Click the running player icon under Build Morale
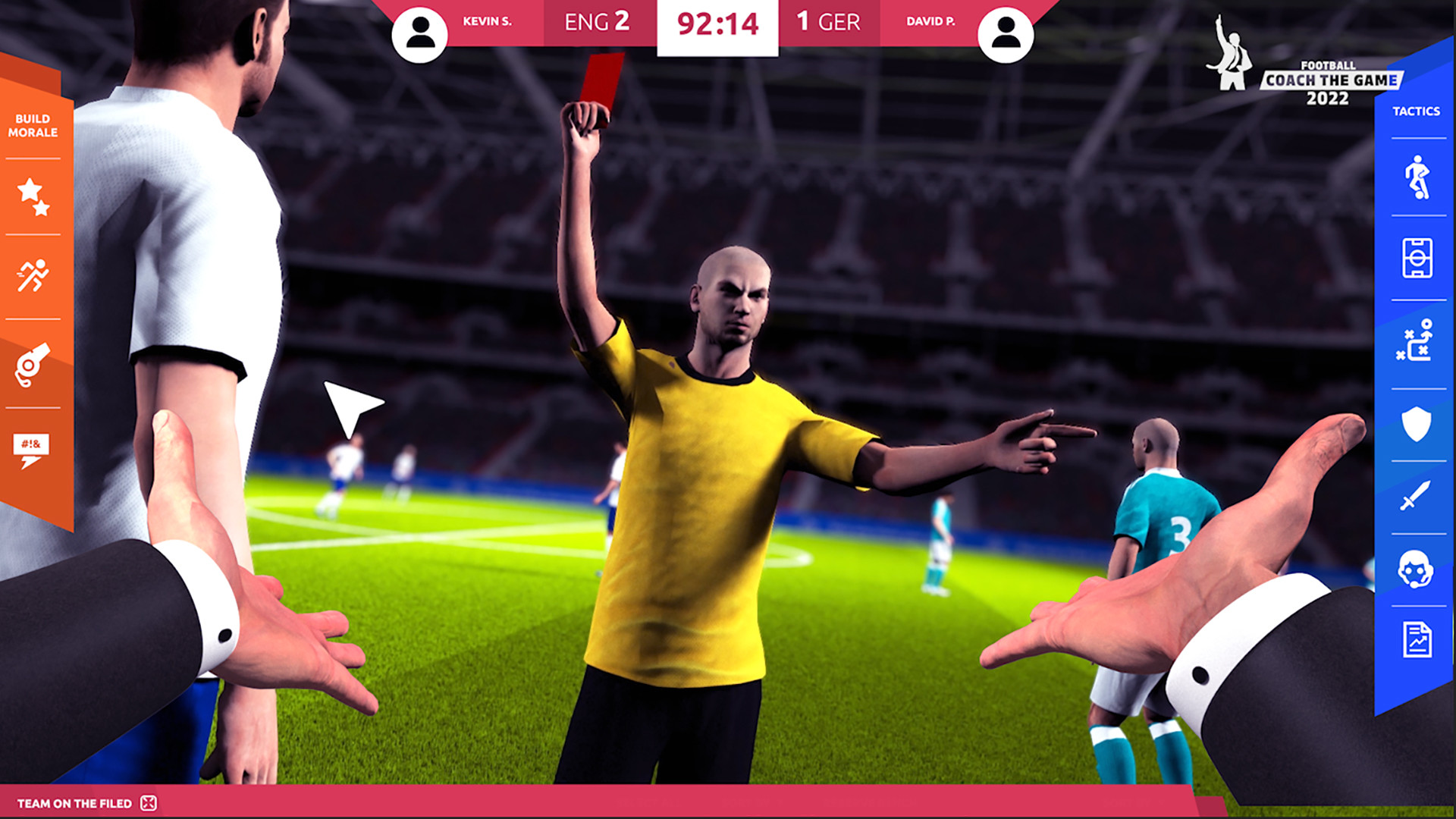This screenshot has width=1456, height=819. (x=32, y=275)
